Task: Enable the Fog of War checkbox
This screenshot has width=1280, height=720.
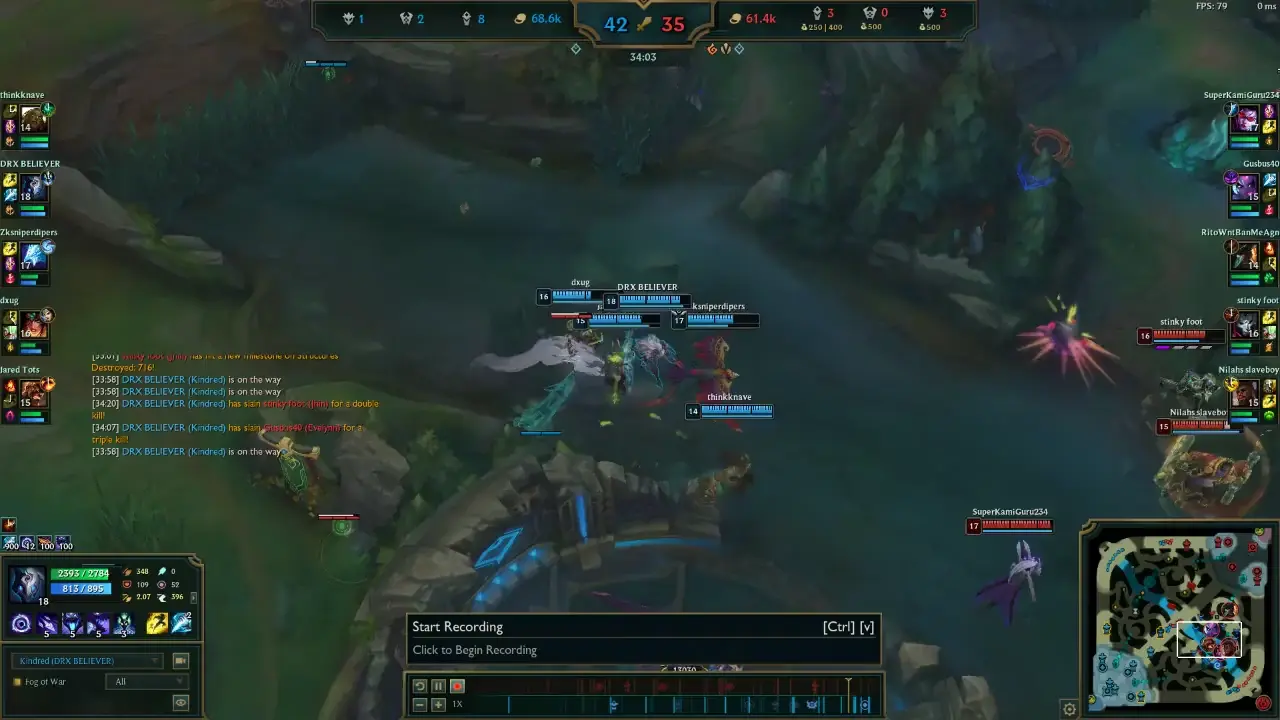Action: (x=16, y=682)
